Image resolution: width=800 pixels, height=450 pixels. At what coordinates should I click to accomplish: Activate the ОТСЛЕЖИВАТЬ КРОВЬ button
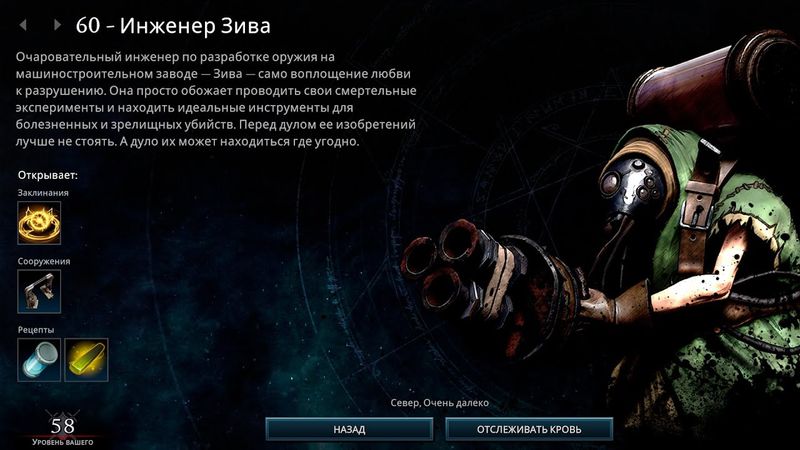(x=529, y=429)
